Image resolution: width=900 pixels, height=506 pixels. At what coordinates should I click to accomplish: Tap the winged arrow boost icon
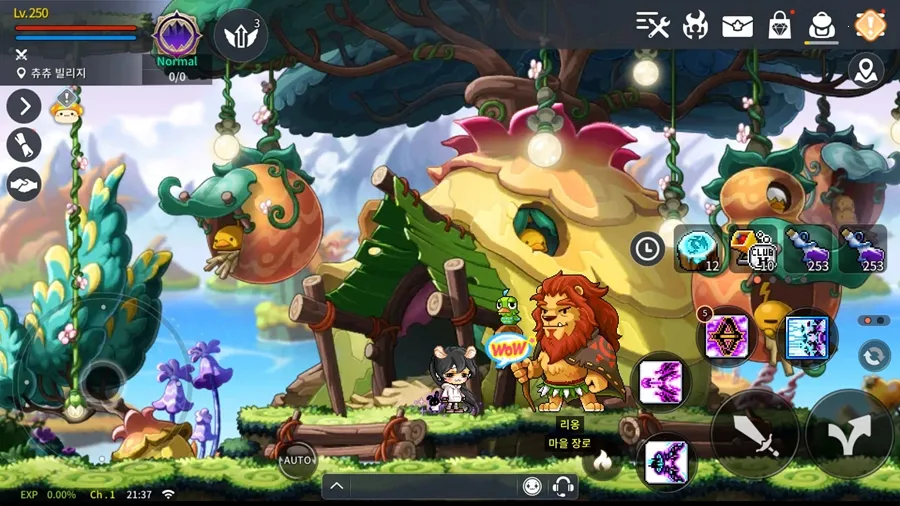[x=240, y=35]
